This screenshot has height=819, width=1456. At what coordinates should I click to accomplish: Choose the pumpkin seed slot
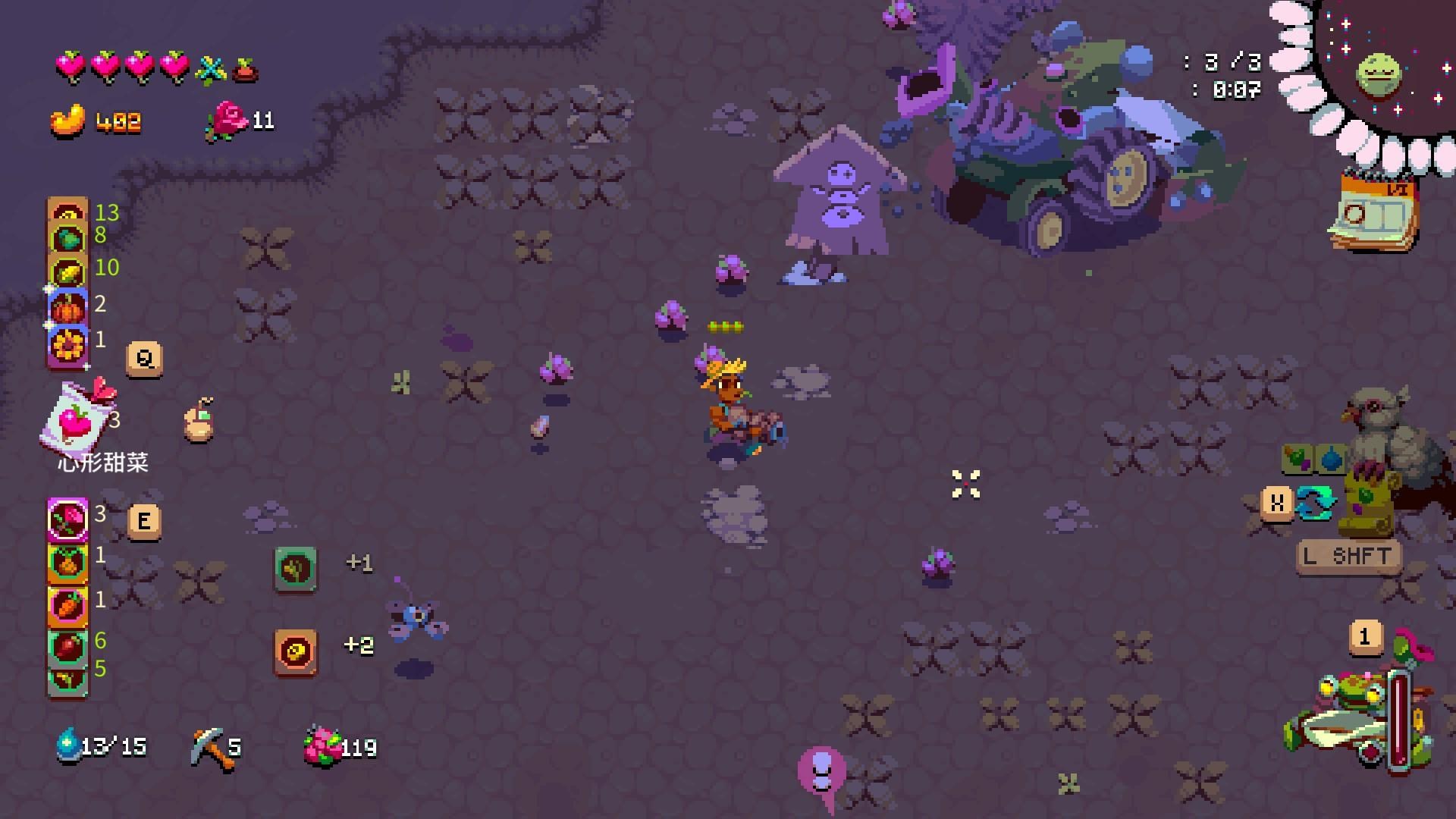coord(67,308)
